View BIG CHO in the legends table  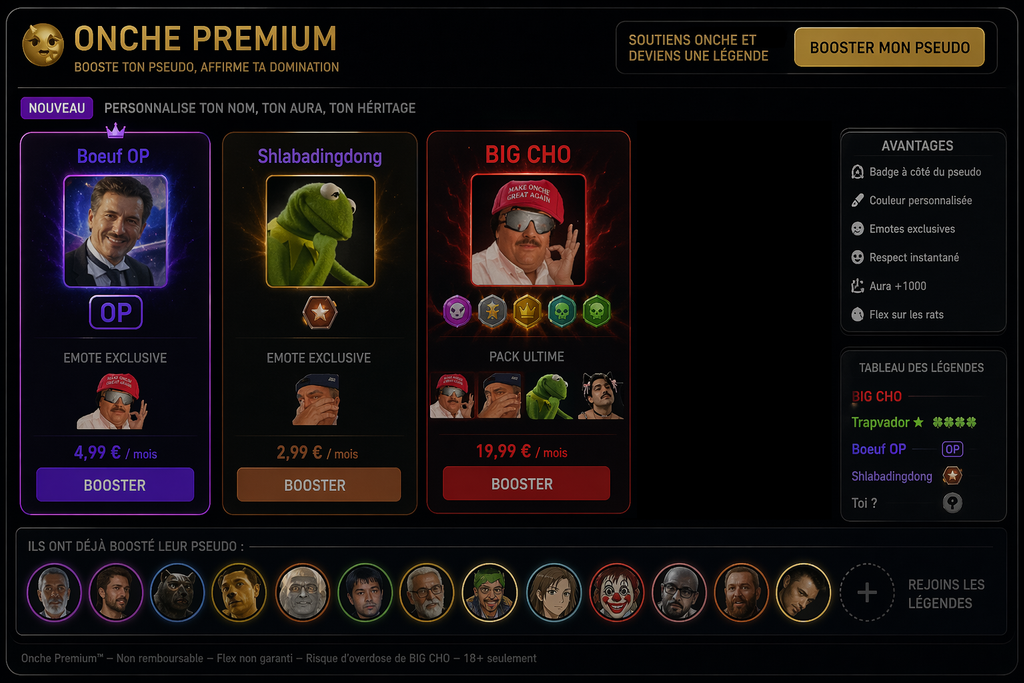[877, 396]
